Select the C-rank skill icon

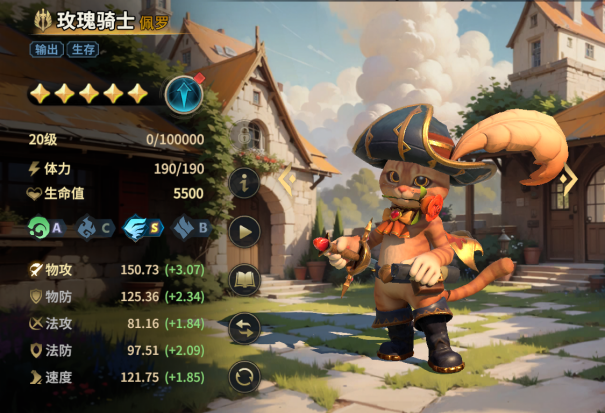[89, 227]
